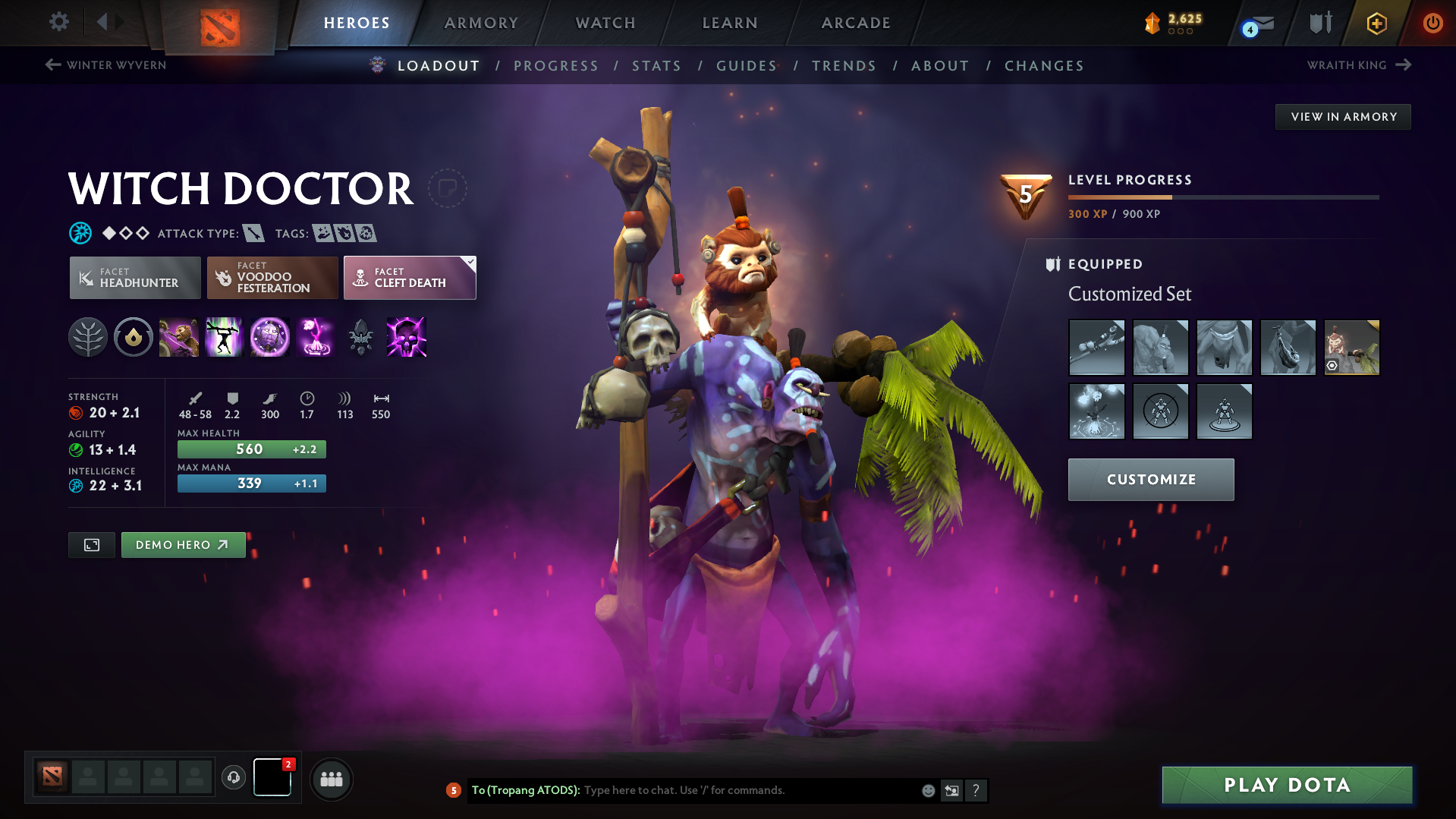Viewport: 1456px width, 819px height.
Task: Open the Armory tab
Action: pyautogui.click(x=481, y=23)
